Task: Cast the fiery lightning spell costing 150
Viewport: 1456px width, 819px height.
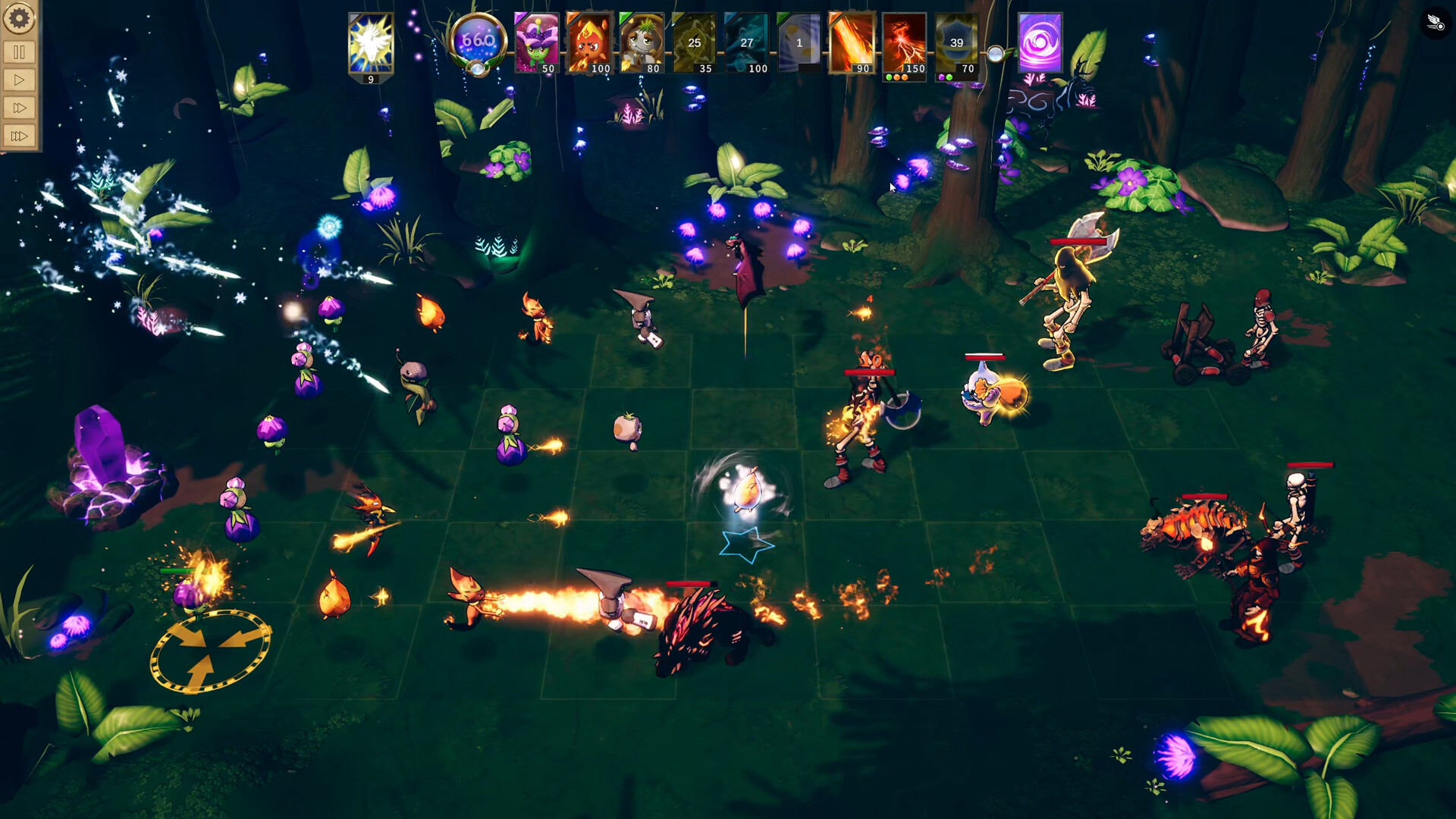Action: (x=905, y=43)
